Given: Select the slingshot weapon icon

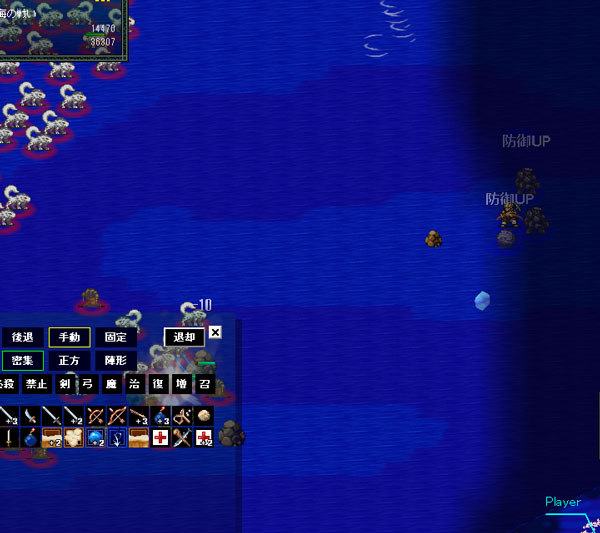Looking at the screenshot, I should (x=182, y=415).
